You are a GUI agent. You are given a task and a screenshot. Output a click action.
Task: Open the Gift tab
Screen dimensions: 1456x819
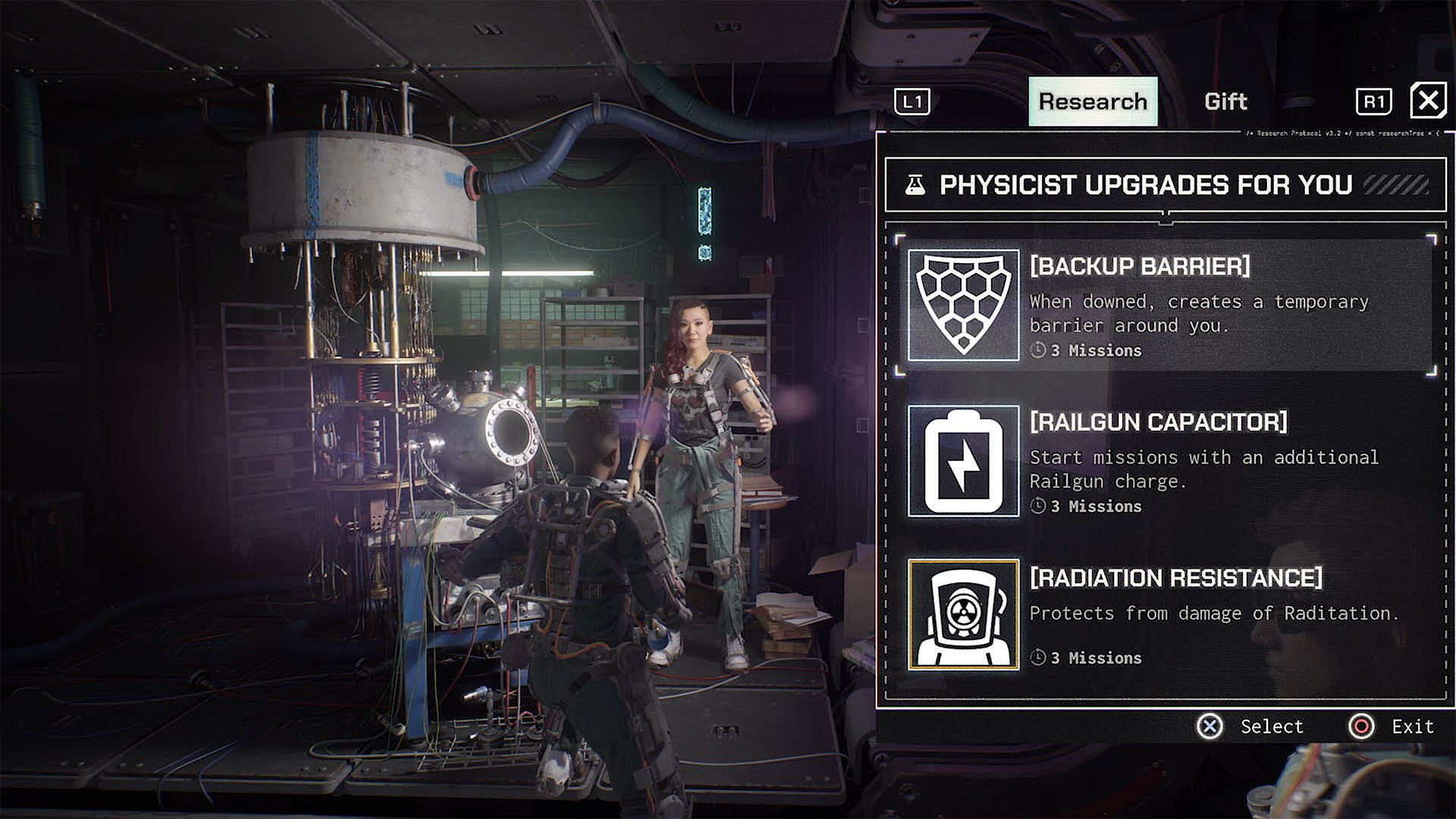pyautogui.click(x=1225, y=102)
